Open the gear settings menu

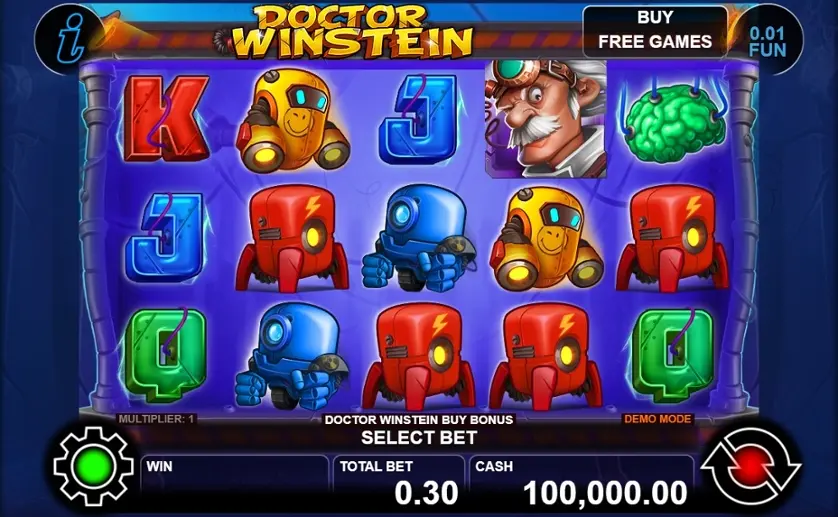(x=93, y=466)
